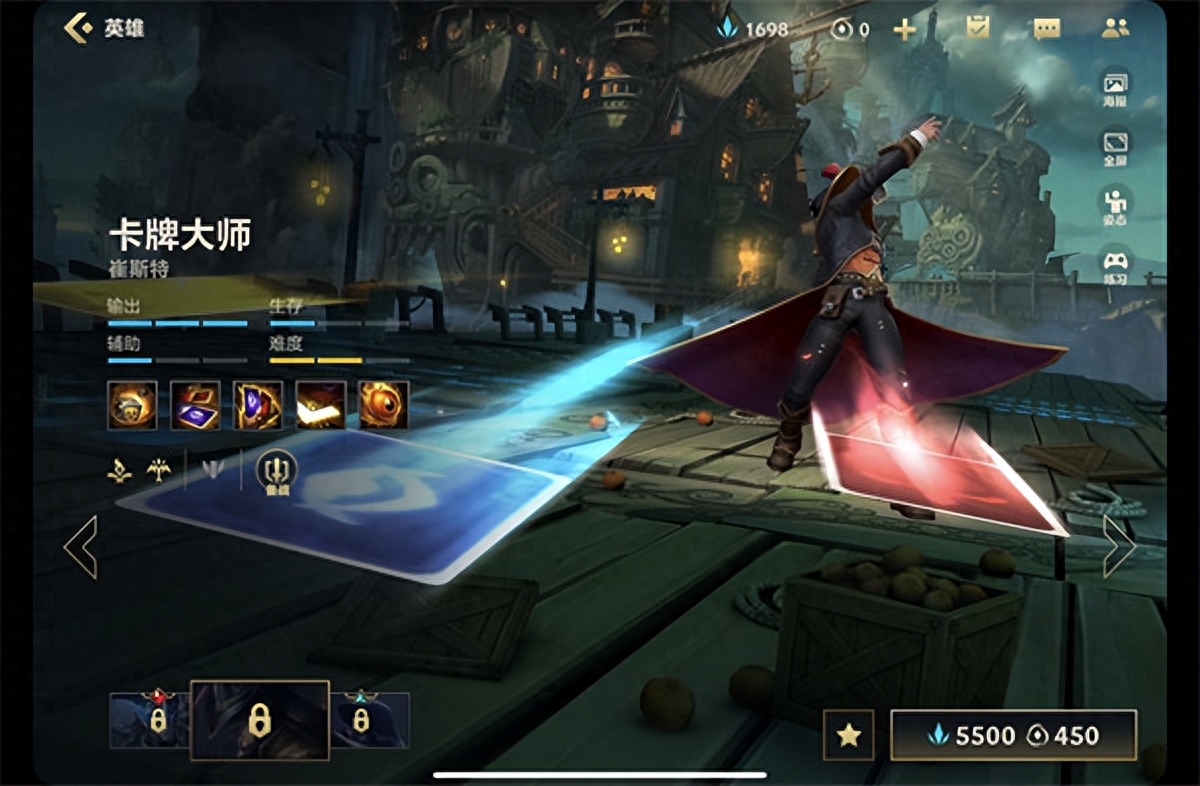Open the friends list icon
The width and height of the screenshot is (1200, 786).
(1115, 29)
